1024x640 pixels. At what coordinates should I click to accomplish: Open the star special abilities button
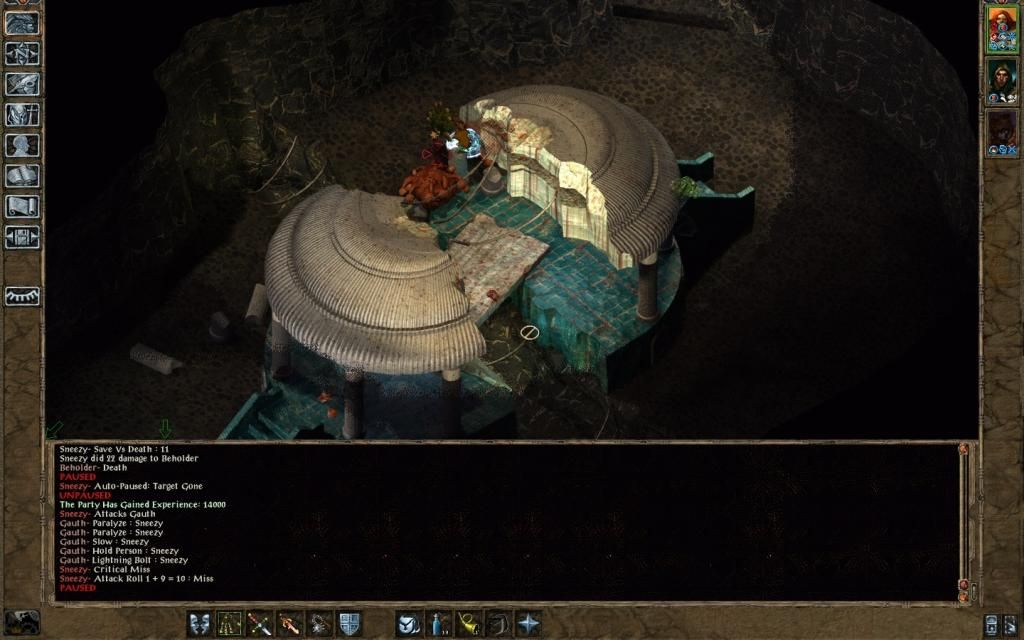pyautogui.click(x=528, y=624)
